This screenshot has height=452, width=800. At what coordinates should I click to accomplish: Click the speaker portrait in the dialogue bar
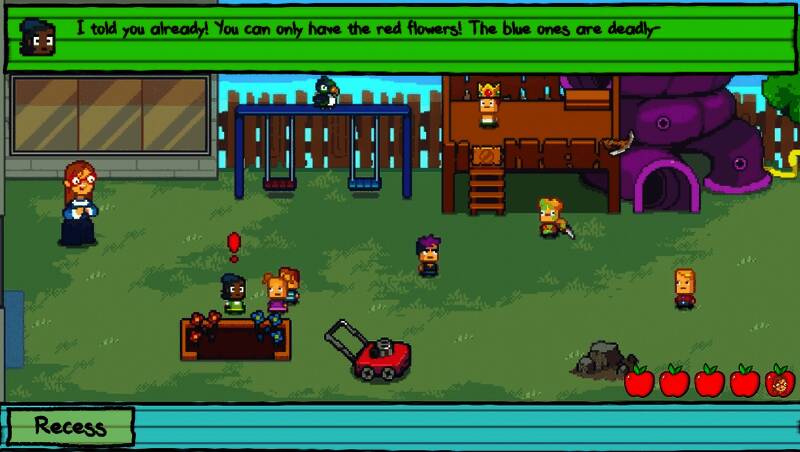click(38, 37)
